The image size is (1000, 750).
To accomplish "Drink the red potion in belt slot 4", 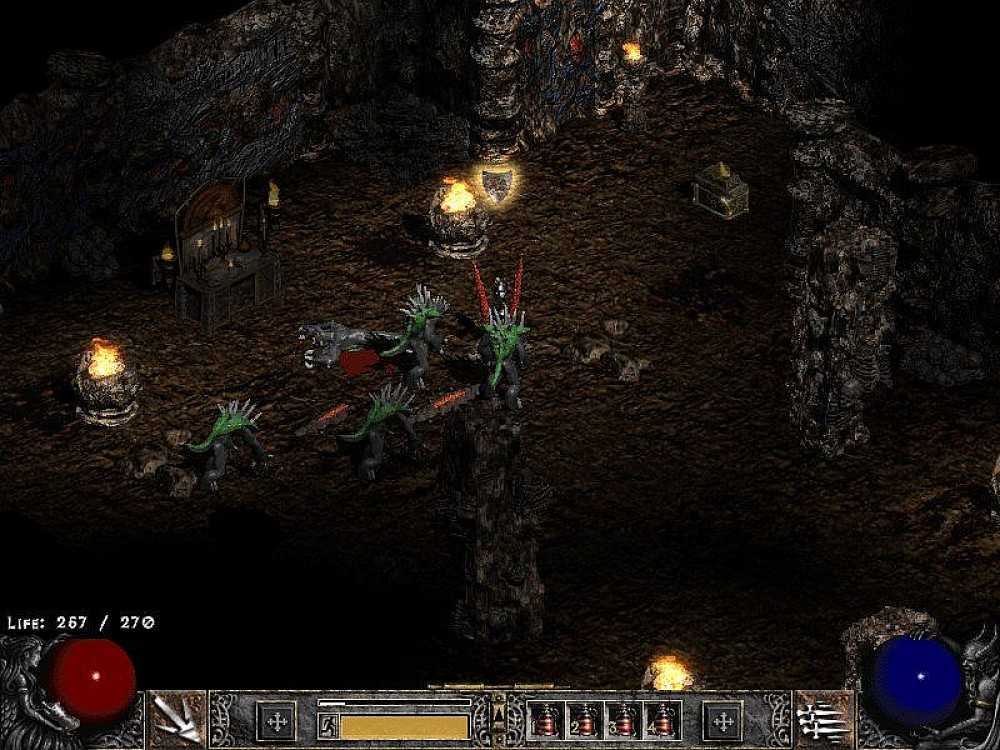I will pyautogui.click(x=663, y=720).
